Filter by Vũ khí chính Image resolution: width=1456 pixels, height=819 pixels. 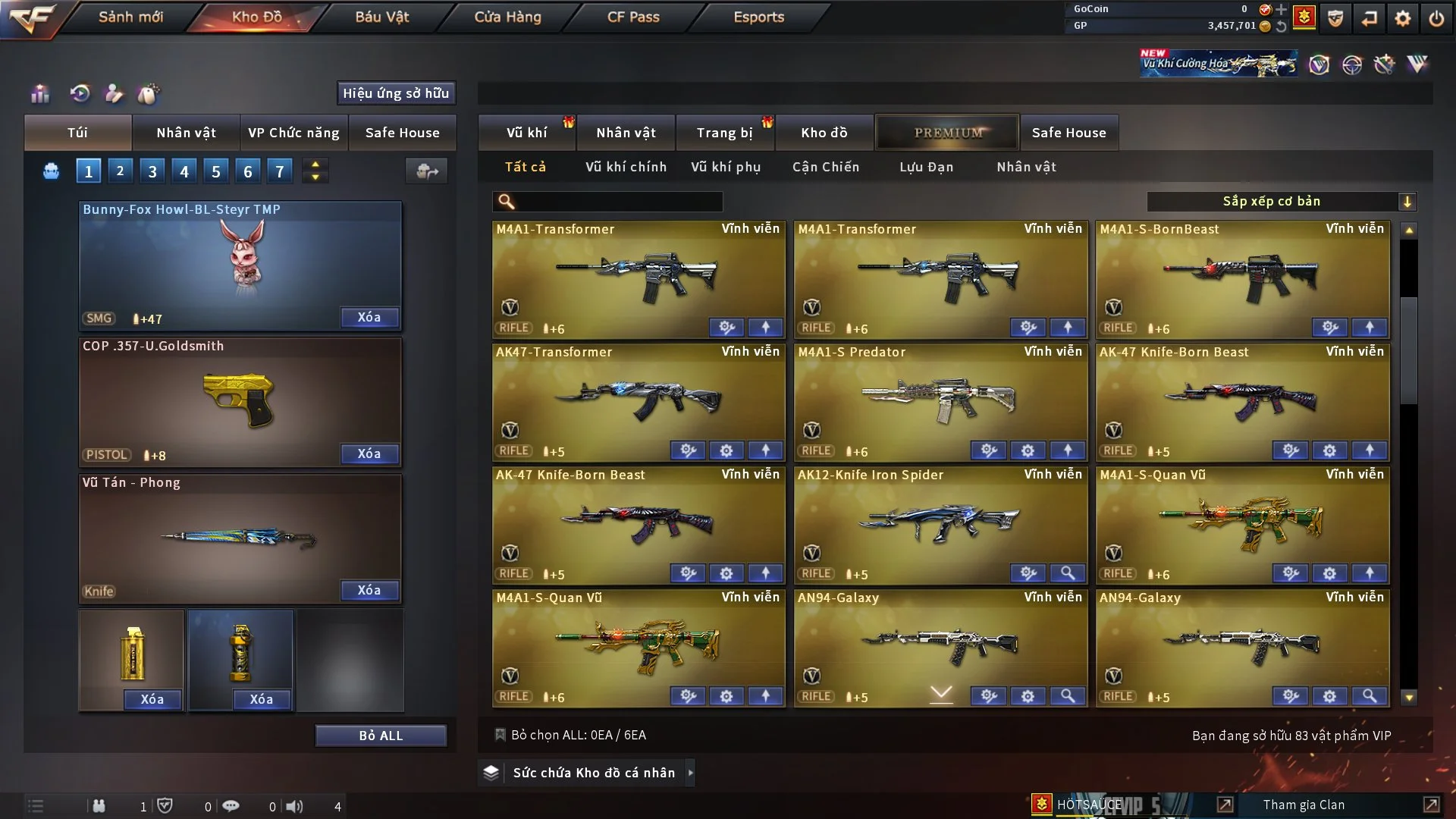tap(626, 167)
